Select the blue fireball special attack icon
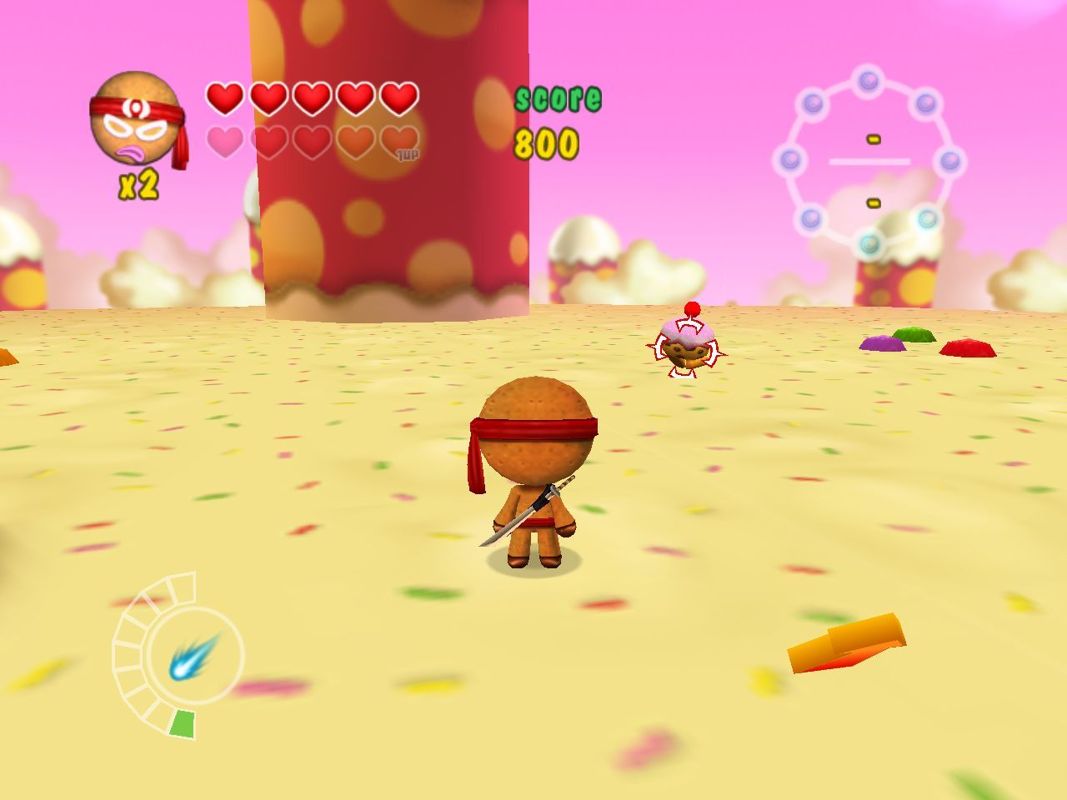This screenshot has height=800, width=1067. (193, 657)
